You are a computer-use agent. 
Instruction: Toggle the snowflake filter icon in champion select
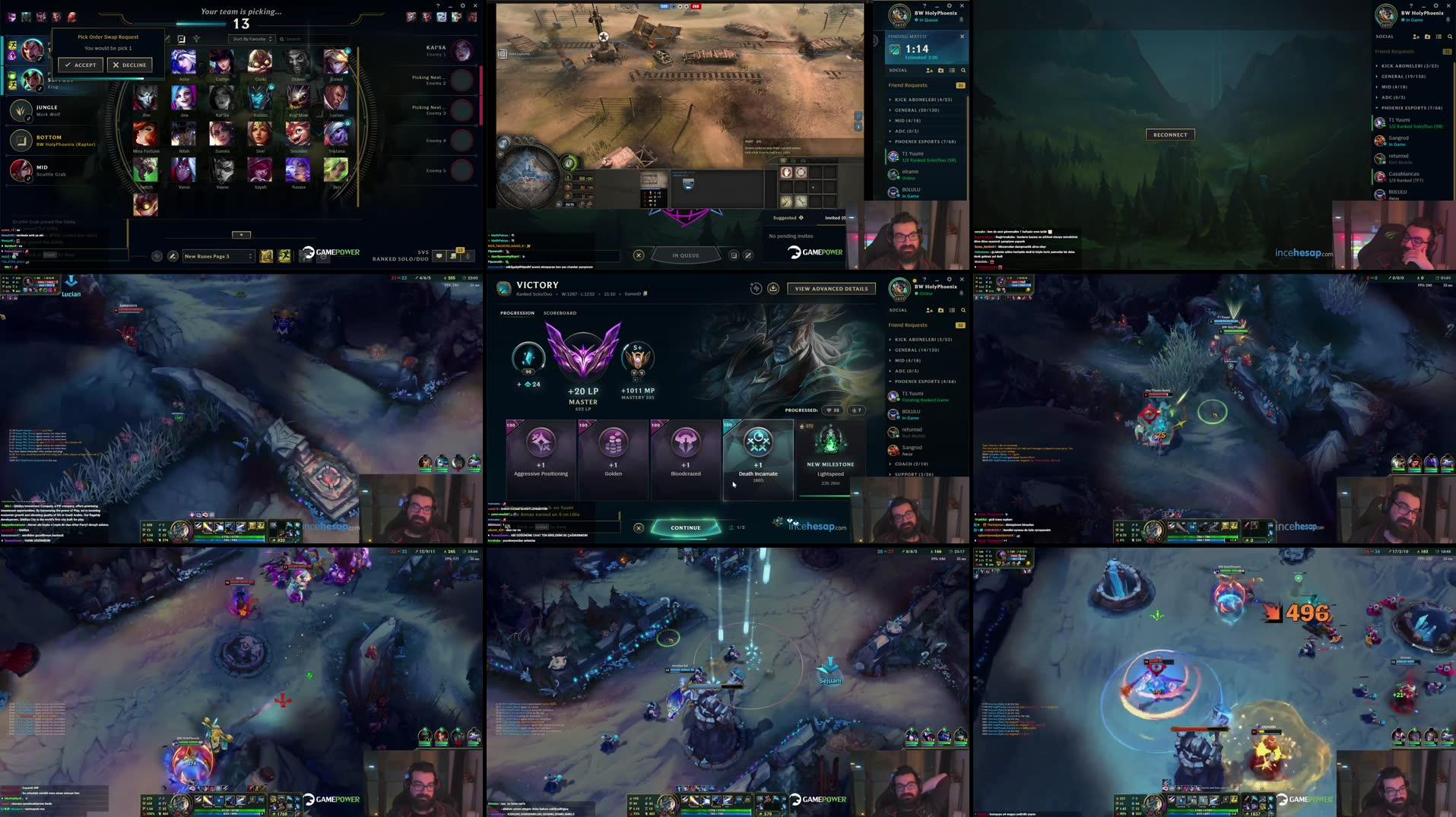point(196,39)
